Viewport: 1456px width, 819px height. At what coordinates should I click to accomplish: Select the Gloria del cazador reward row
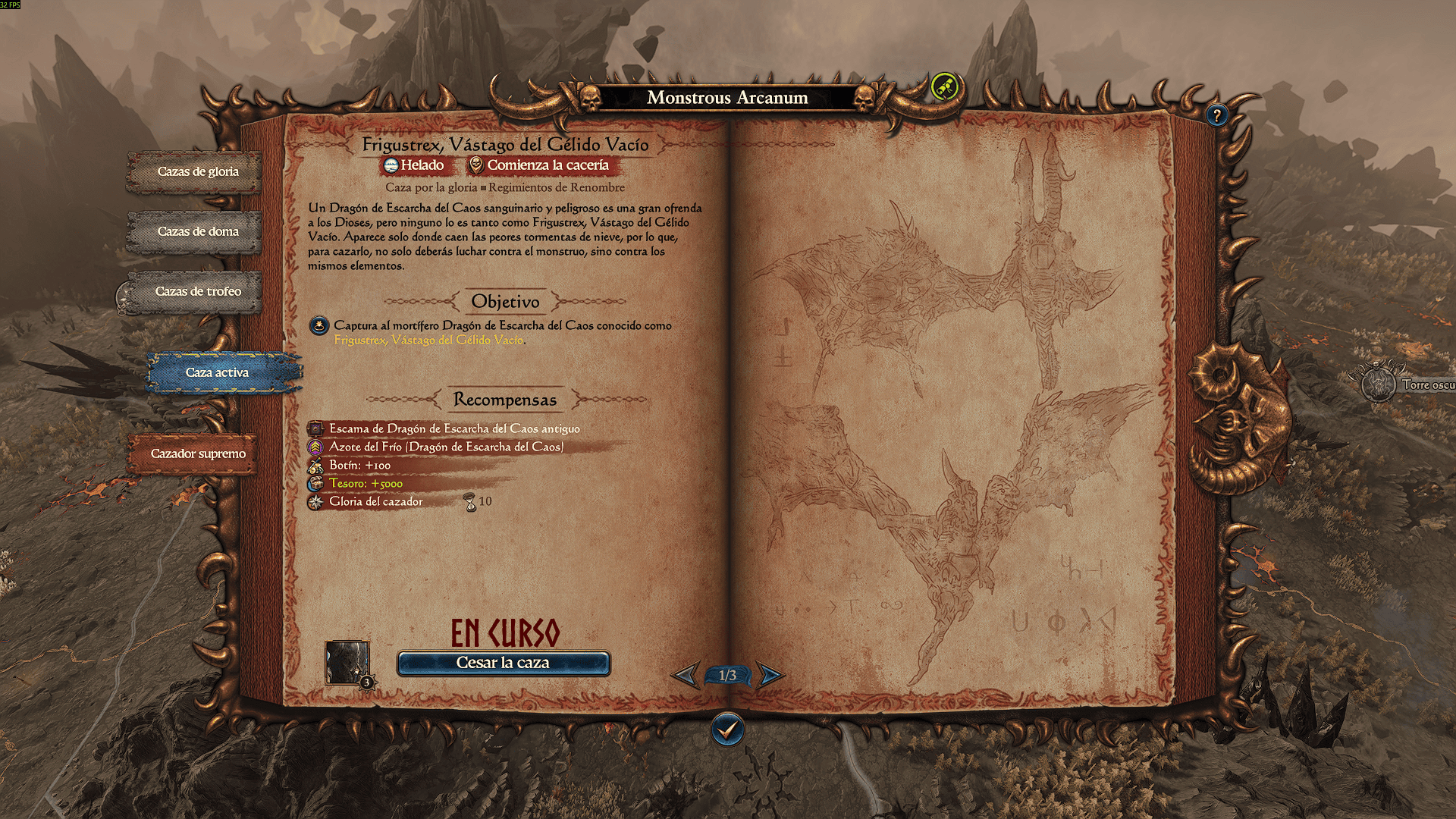[x=375, y=501]
